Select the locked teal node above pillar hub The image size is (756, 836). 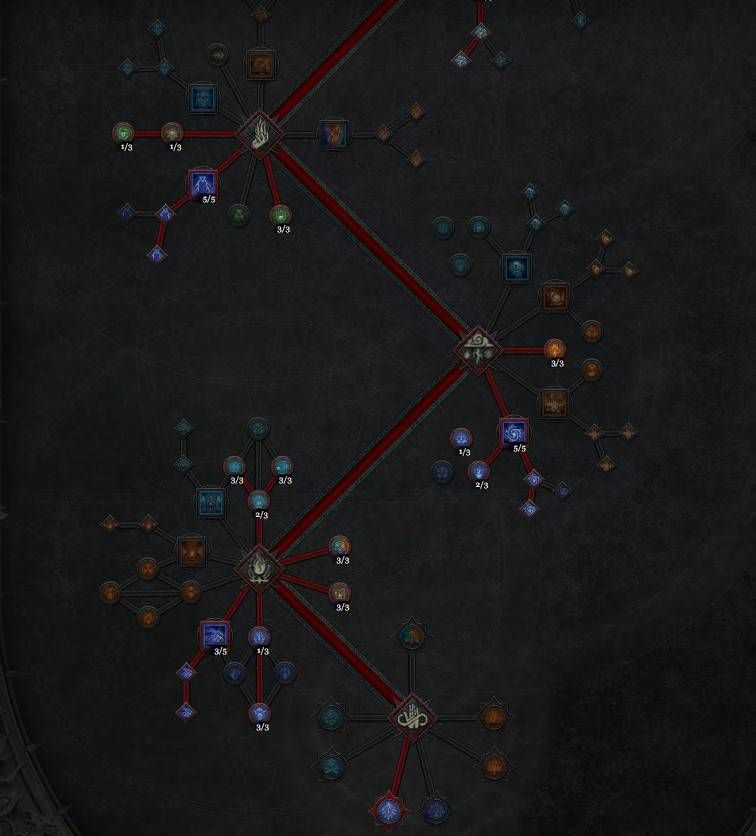pyautogui.click(x=410, y=635)
